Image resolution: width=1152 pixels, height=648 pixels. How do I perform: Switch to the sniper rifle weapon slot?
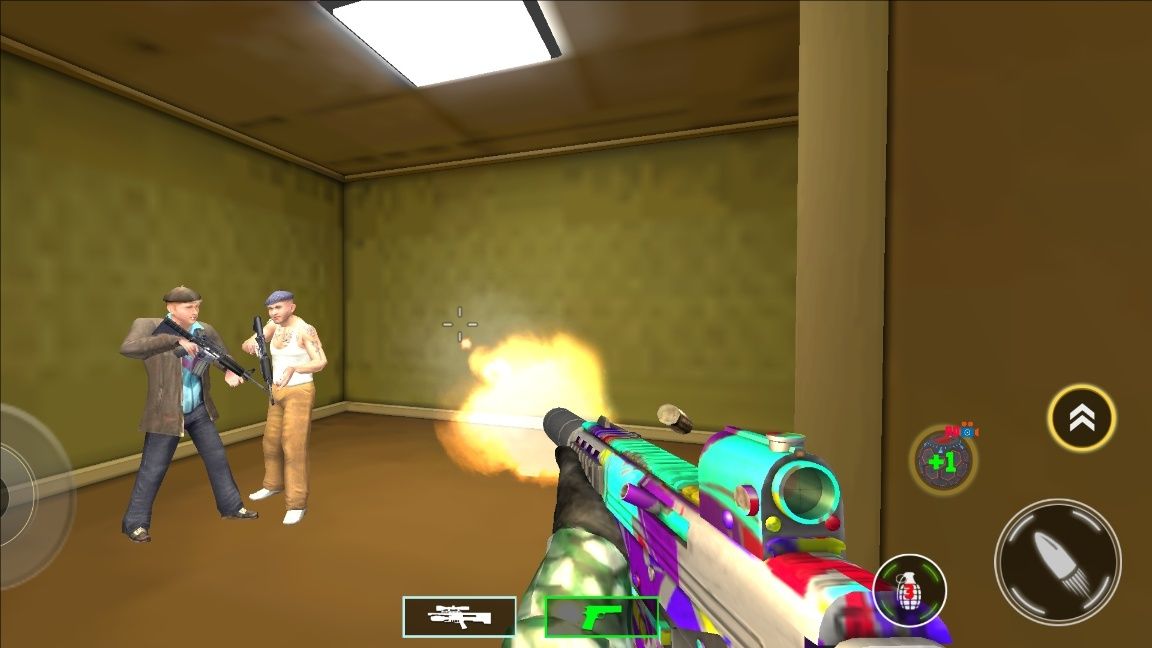[x=459, y=617]
